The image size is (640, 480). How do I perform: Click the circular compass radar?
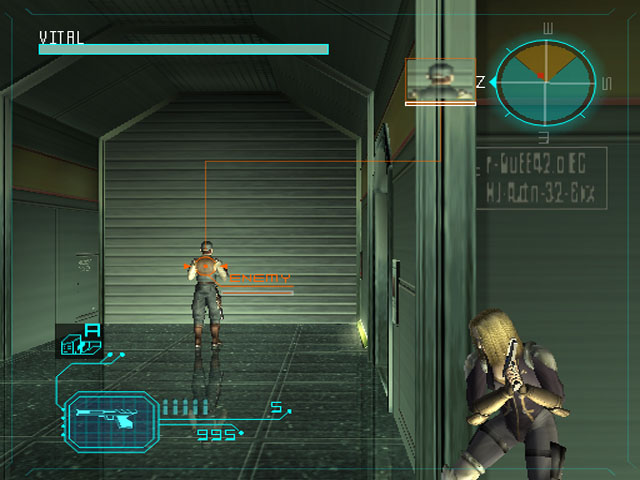(546, 83)
